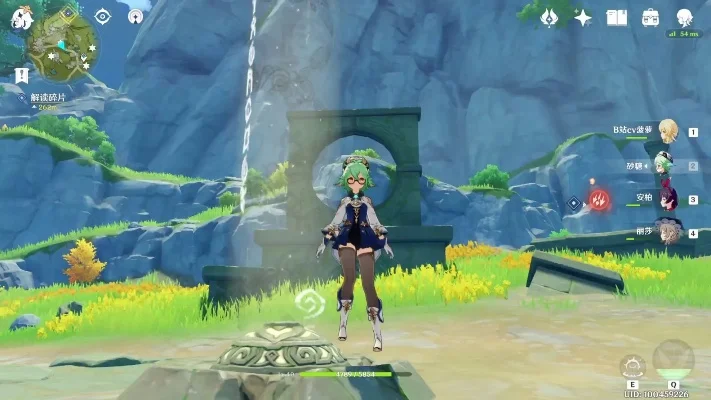Image resolution: width=711 pixels, height=400 pixels.
Task: Open the Wish star icon
Action: coord(549,17)
